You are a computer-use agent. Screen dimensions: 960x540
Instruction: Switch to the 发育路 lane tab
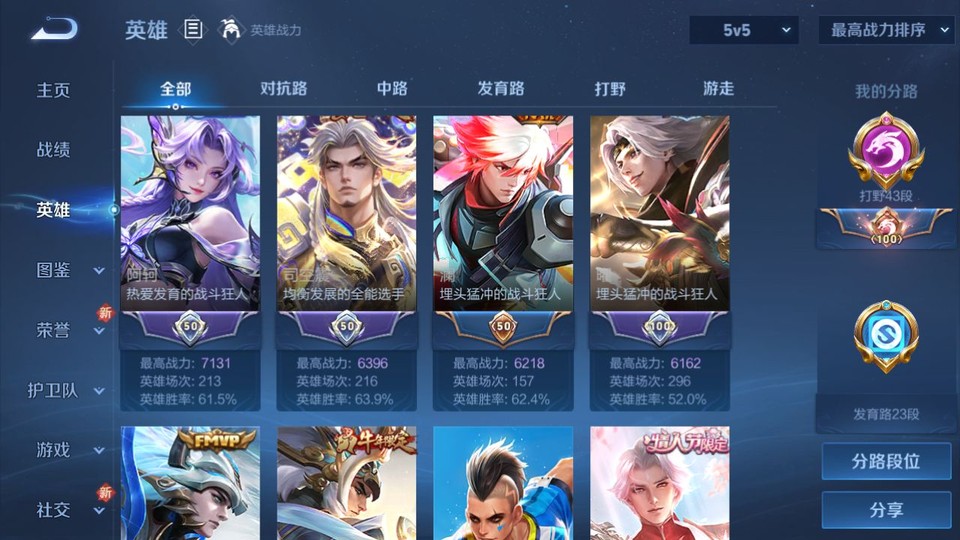click(501, 88)
